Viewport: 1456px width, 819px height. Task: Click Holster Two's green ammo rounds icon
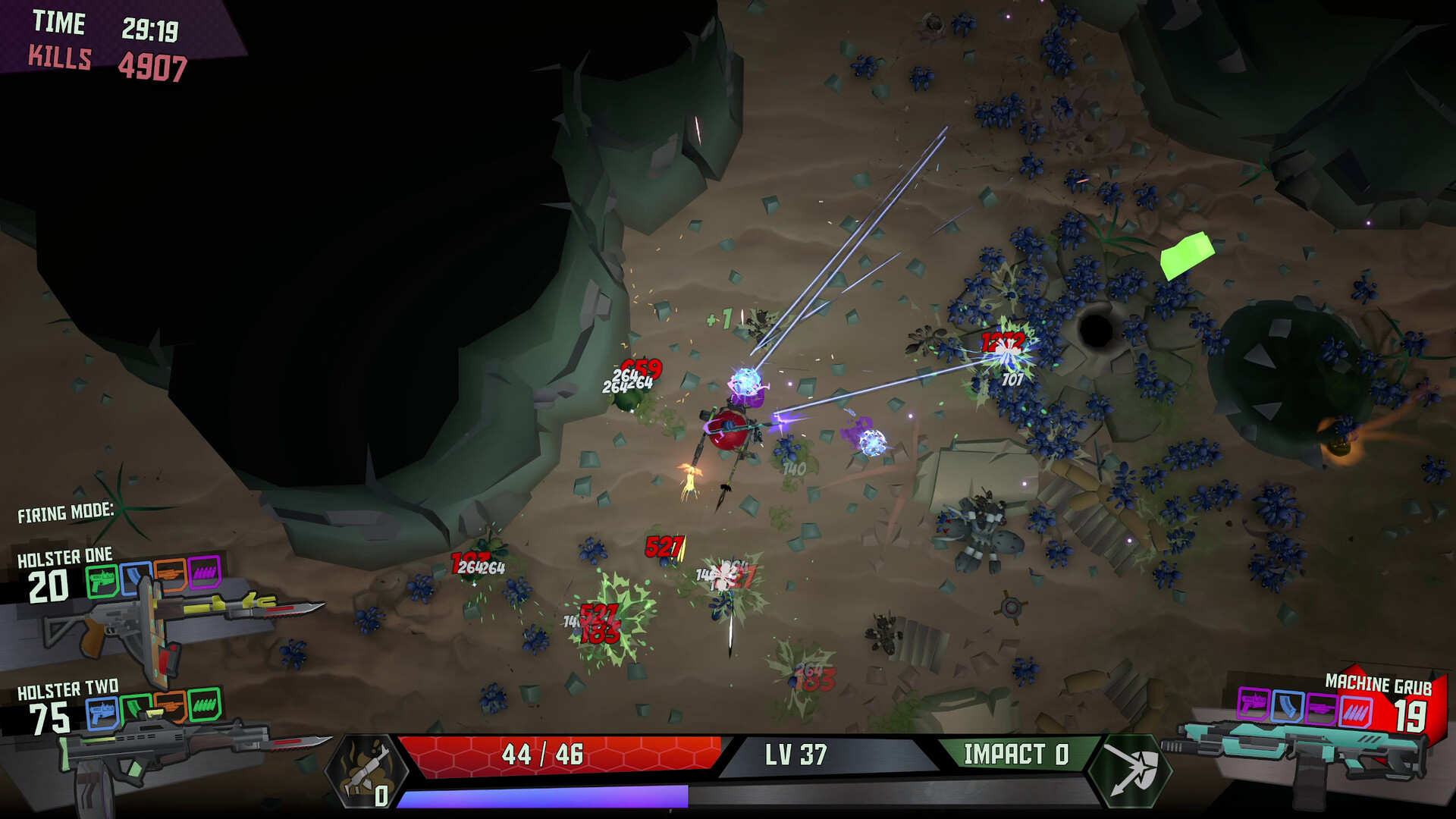(204, 704)
